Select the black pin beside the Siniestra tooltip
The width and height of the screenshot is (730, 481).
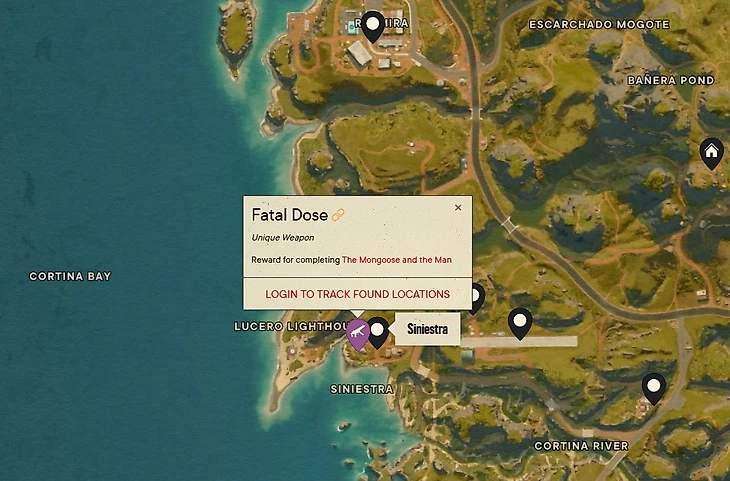(x=378, y=330)
